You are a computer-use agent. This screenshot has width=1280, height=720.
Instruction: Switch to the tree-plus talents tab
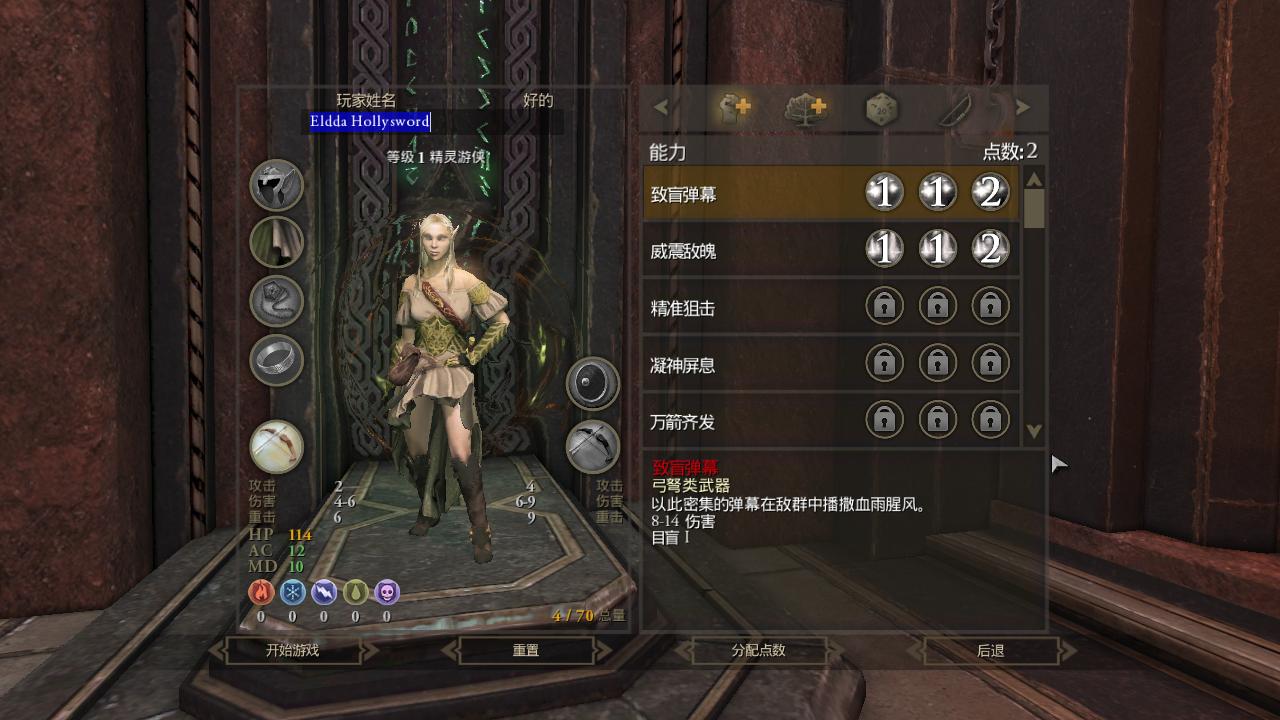pos(806,108)
